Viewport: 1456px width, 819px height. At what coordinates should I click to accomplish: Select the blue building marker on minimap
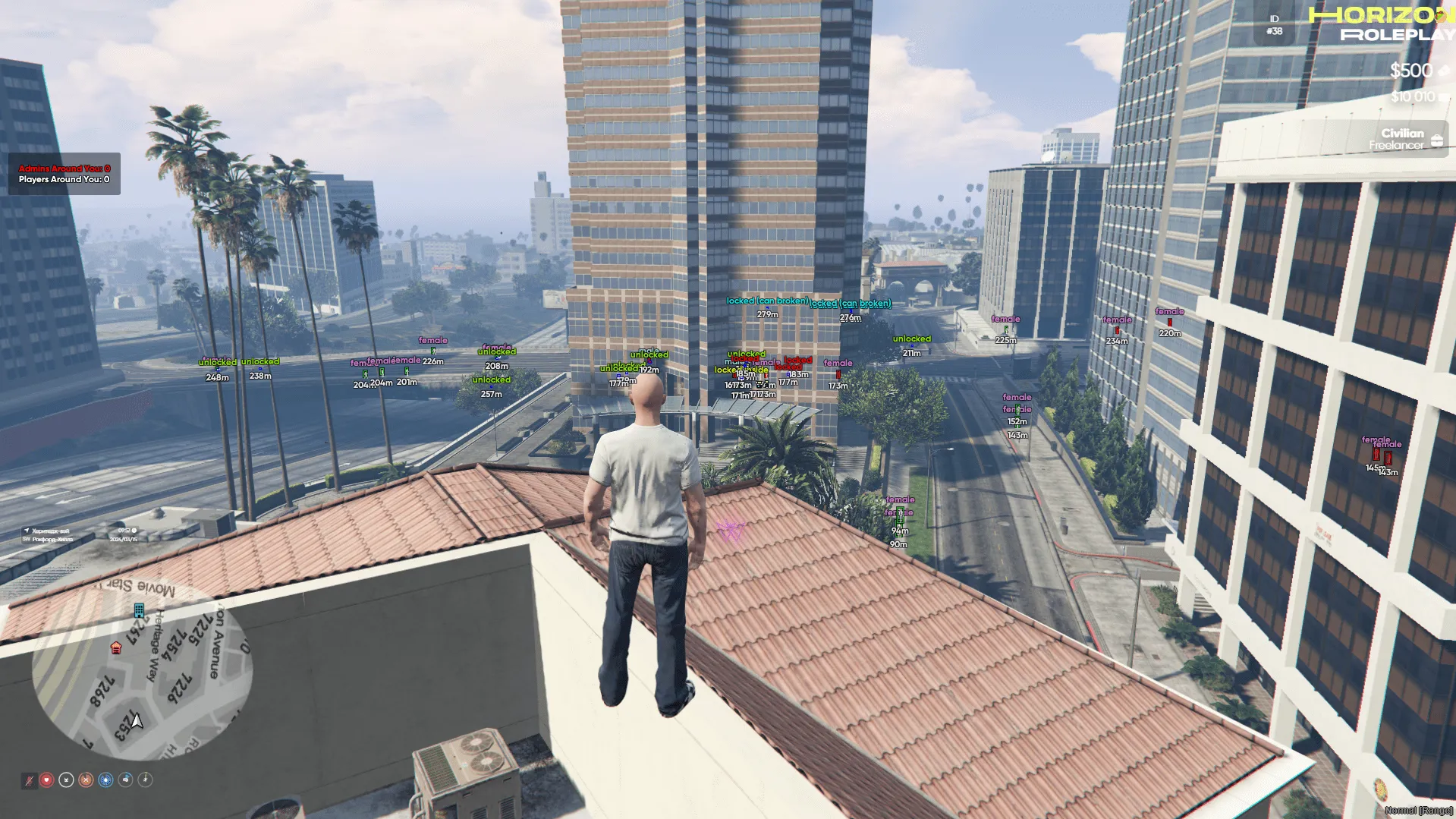(139, 610)
